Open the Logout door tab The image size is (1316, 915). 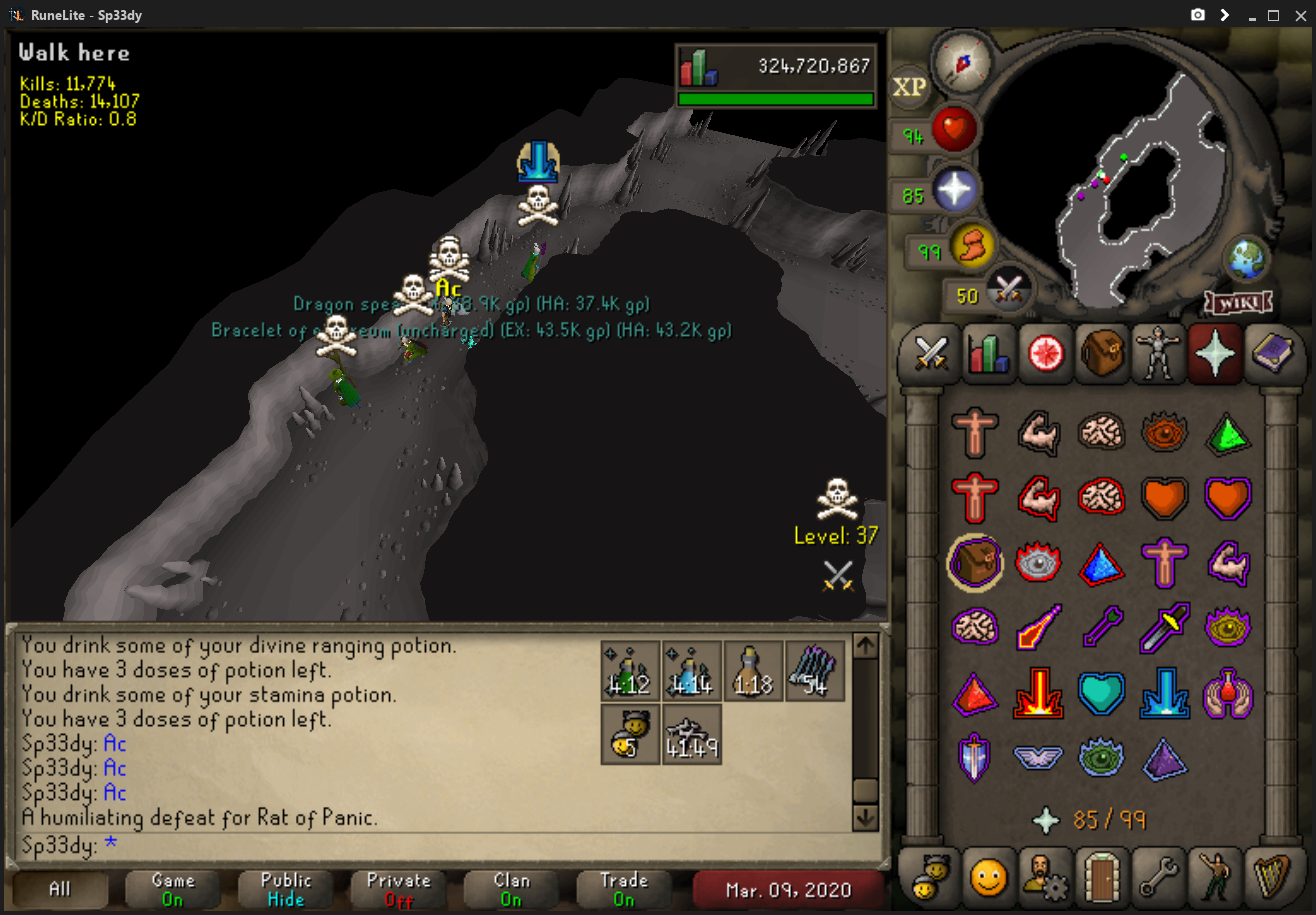click(1101, 877)
